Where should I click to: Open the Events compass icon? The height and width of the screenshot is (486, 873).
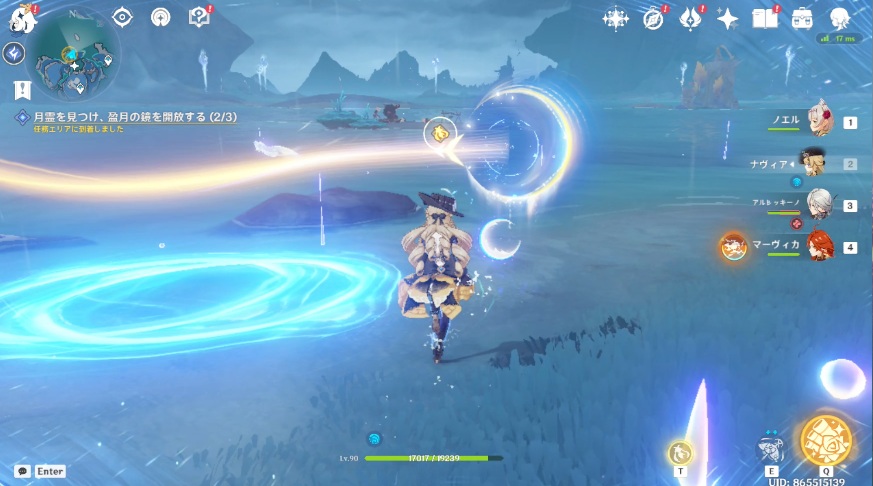click(x=654, y=18)
